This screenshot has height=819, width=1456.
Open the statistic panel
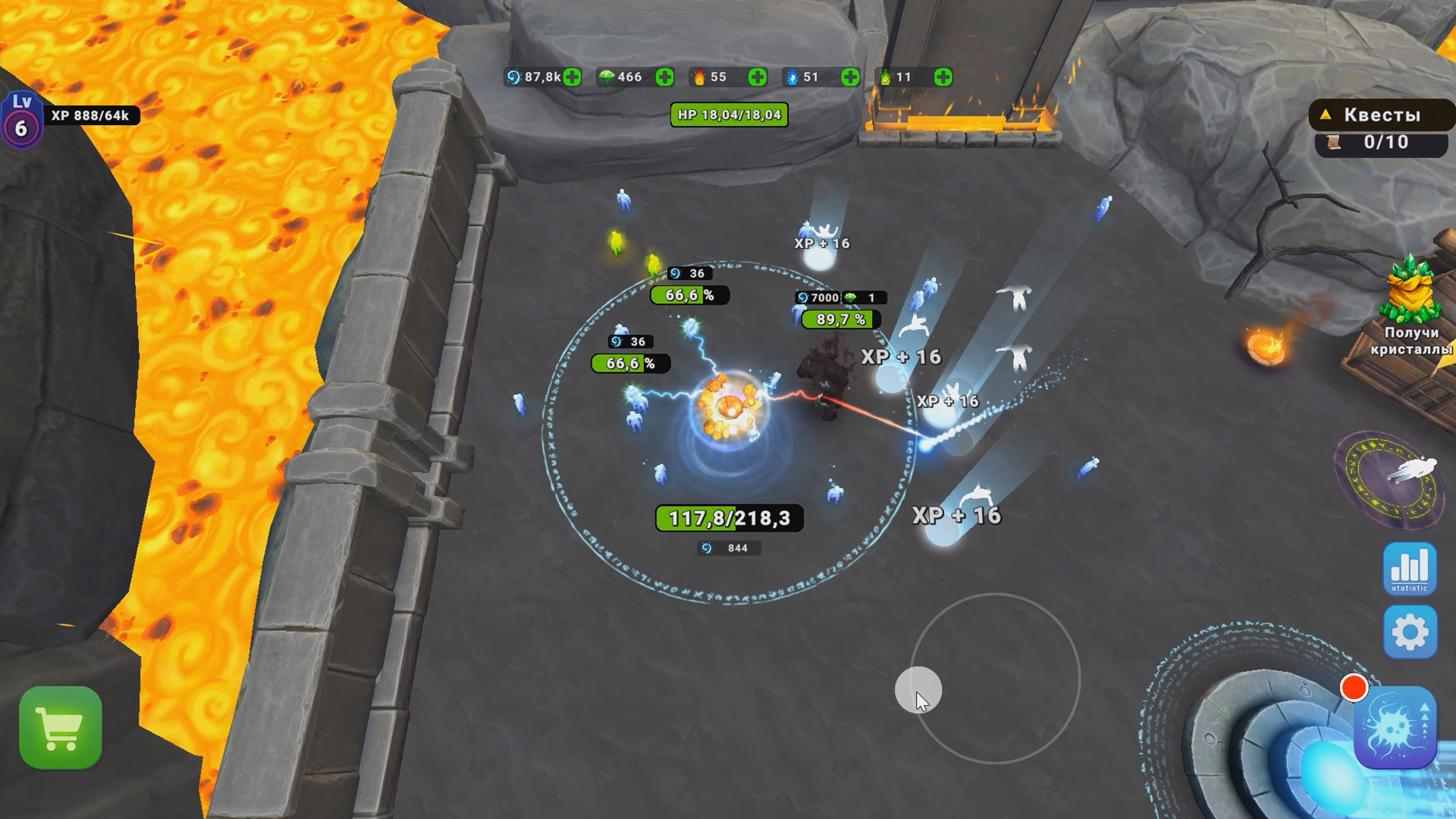point(1410,570)
